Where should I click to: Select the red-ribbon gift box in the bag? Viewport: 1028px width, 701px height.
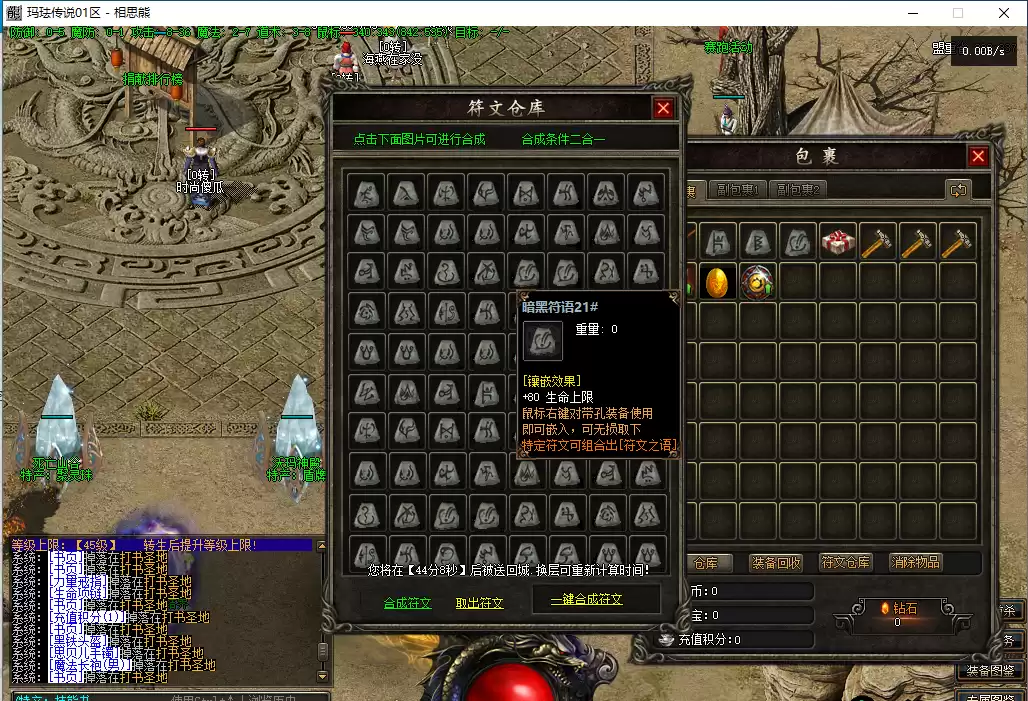click(838, 242)
